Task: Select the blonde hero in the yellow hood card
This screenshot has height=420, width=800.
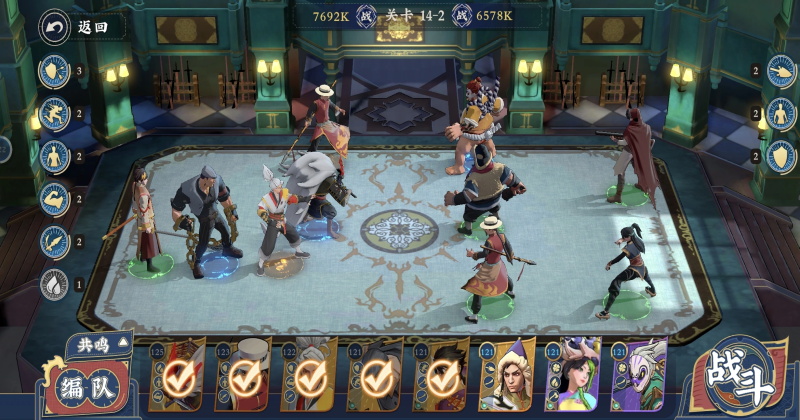Action: [509, 377]
